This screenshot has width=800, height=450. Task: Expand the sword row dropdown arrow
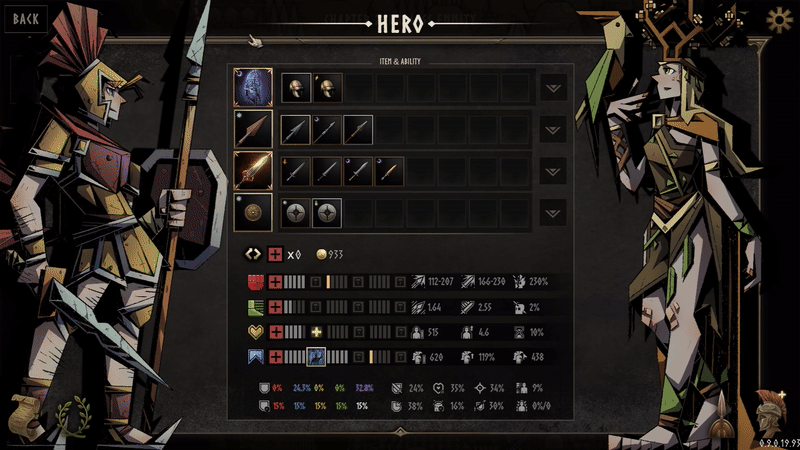pyautogui.click(x=553, y=171)
